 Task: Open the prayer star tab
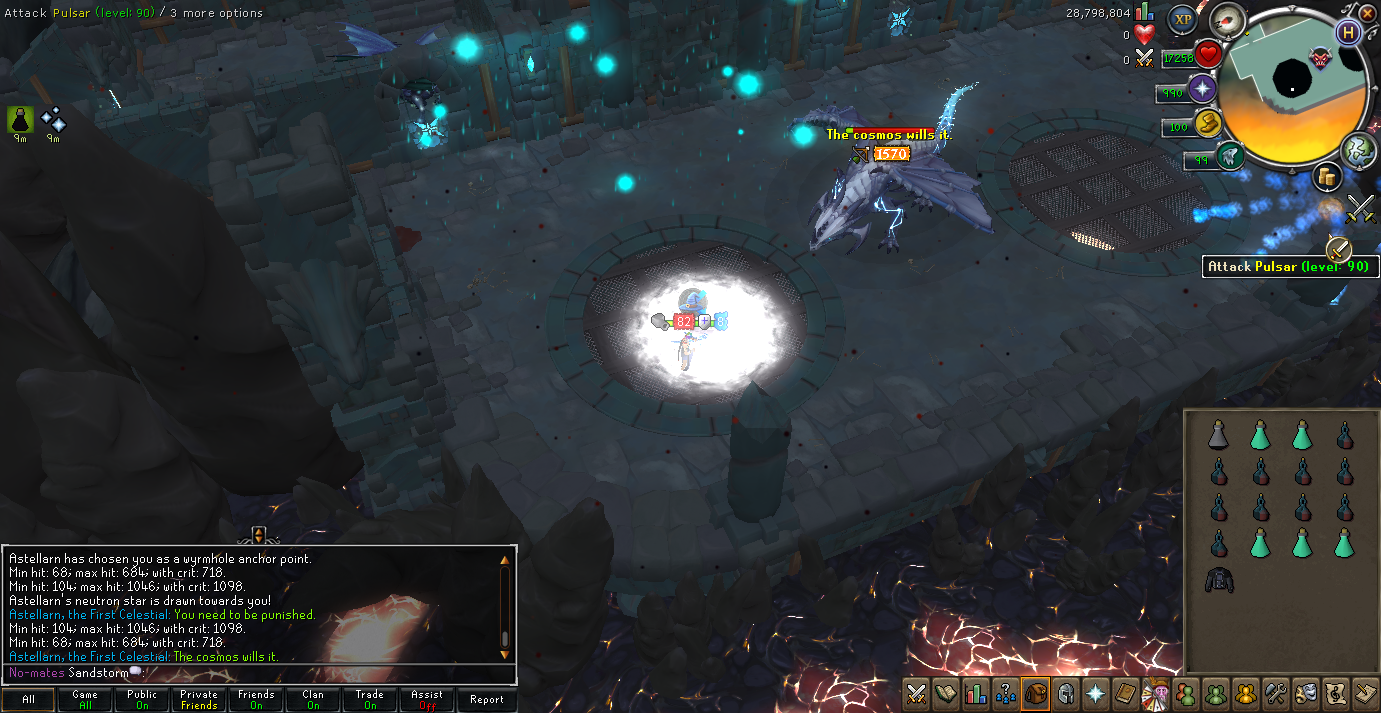tap(1096, 693)
